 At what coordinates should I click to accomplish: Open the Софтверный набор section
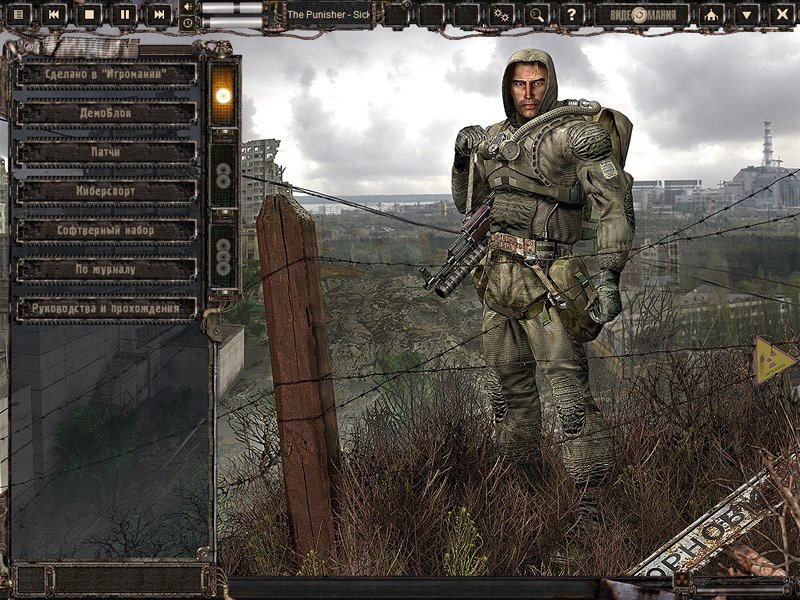(107, 230)
